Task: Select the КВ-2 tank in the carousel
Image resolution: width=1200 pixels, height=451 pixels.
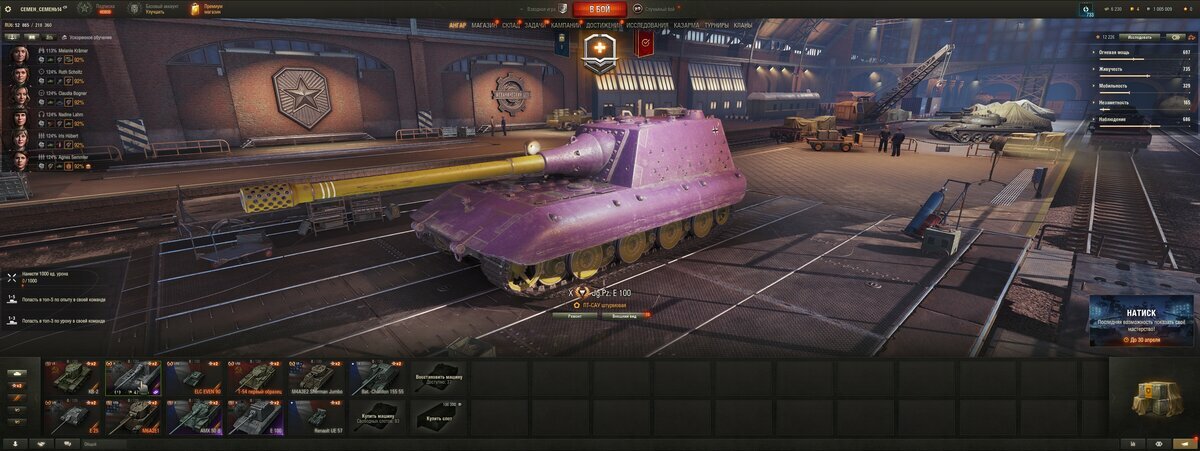Action: tap(72, 377)
